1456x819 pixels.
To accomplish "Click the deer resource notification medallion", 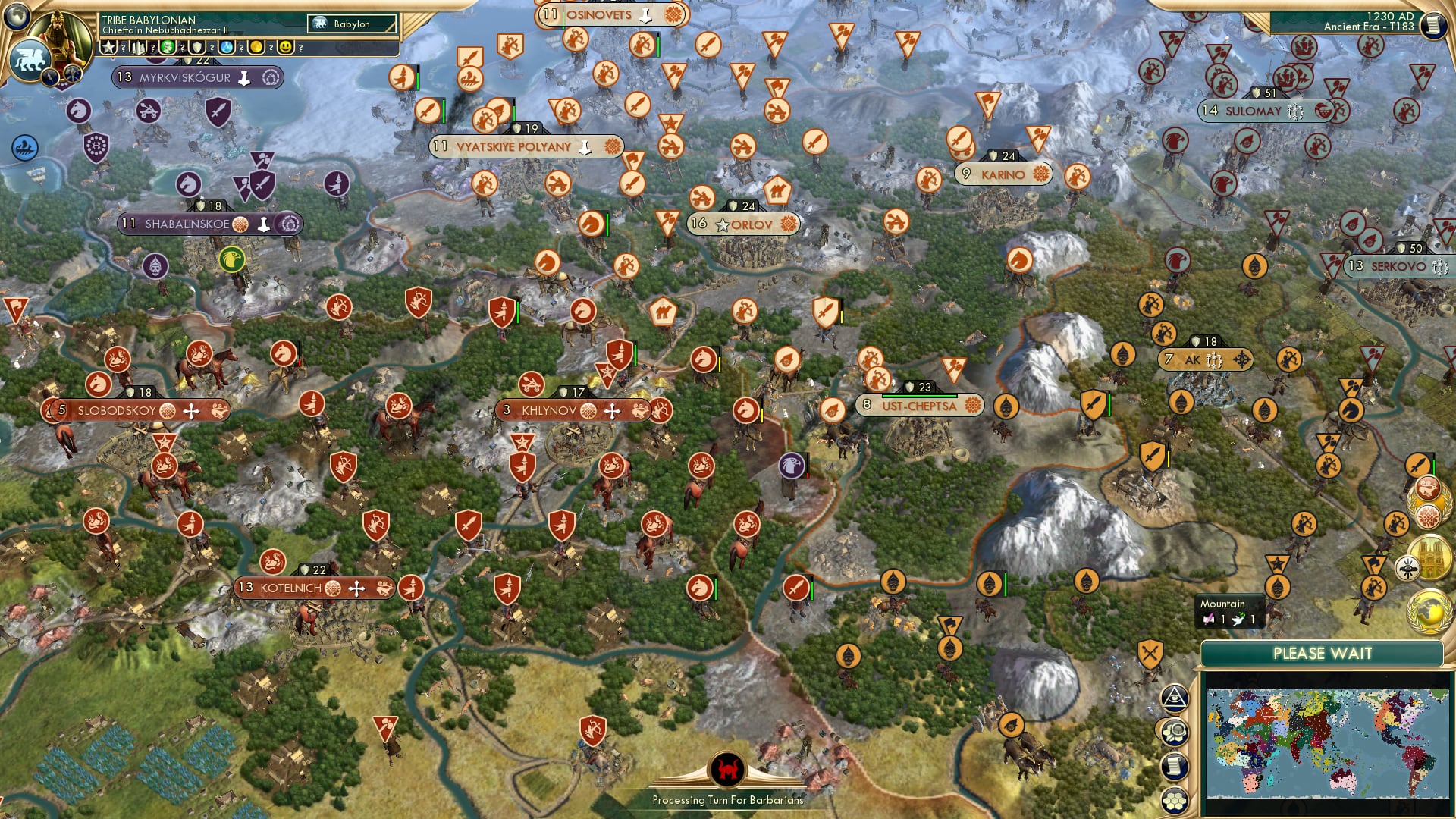I will [1429, 488].
